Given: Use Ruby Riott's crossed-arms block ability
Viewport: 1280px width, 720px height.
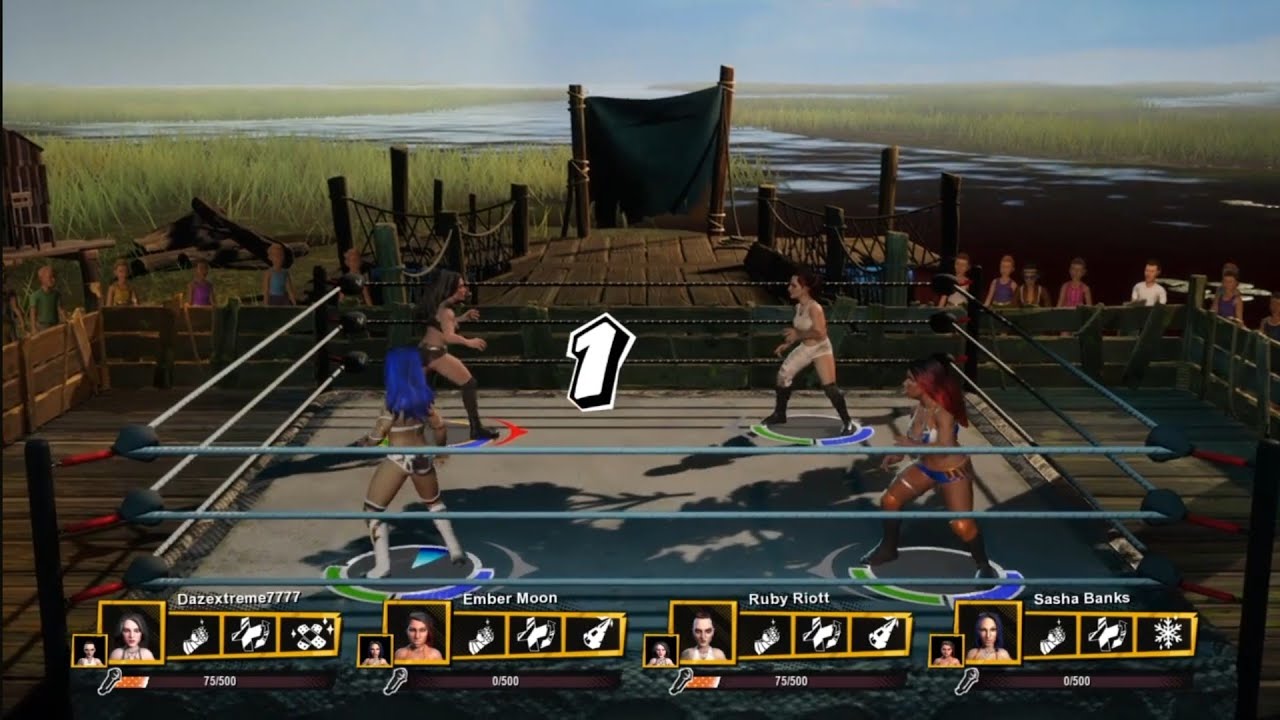Looking at the screenshot, I should click(820, 635).
